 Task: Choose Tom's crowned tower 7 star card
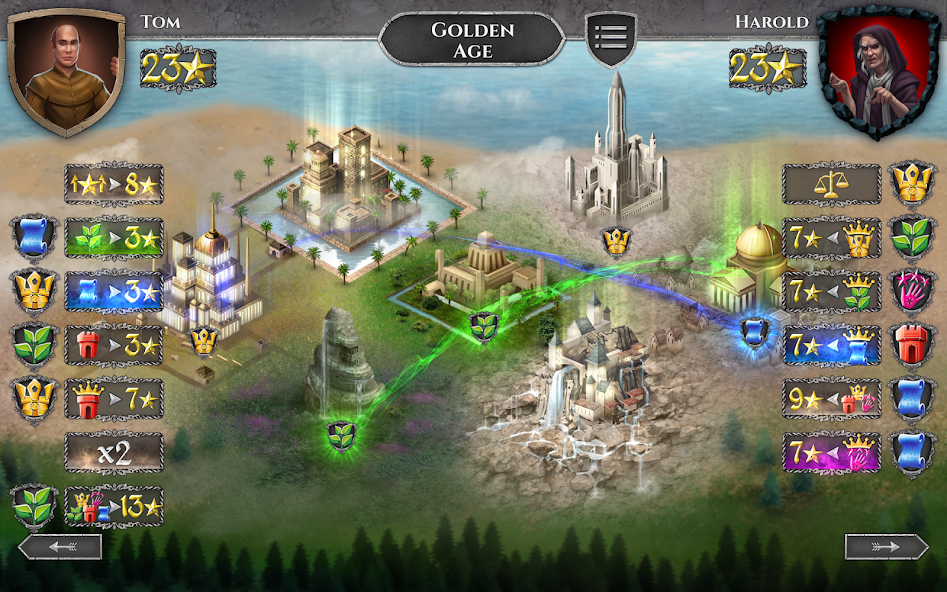113,399
